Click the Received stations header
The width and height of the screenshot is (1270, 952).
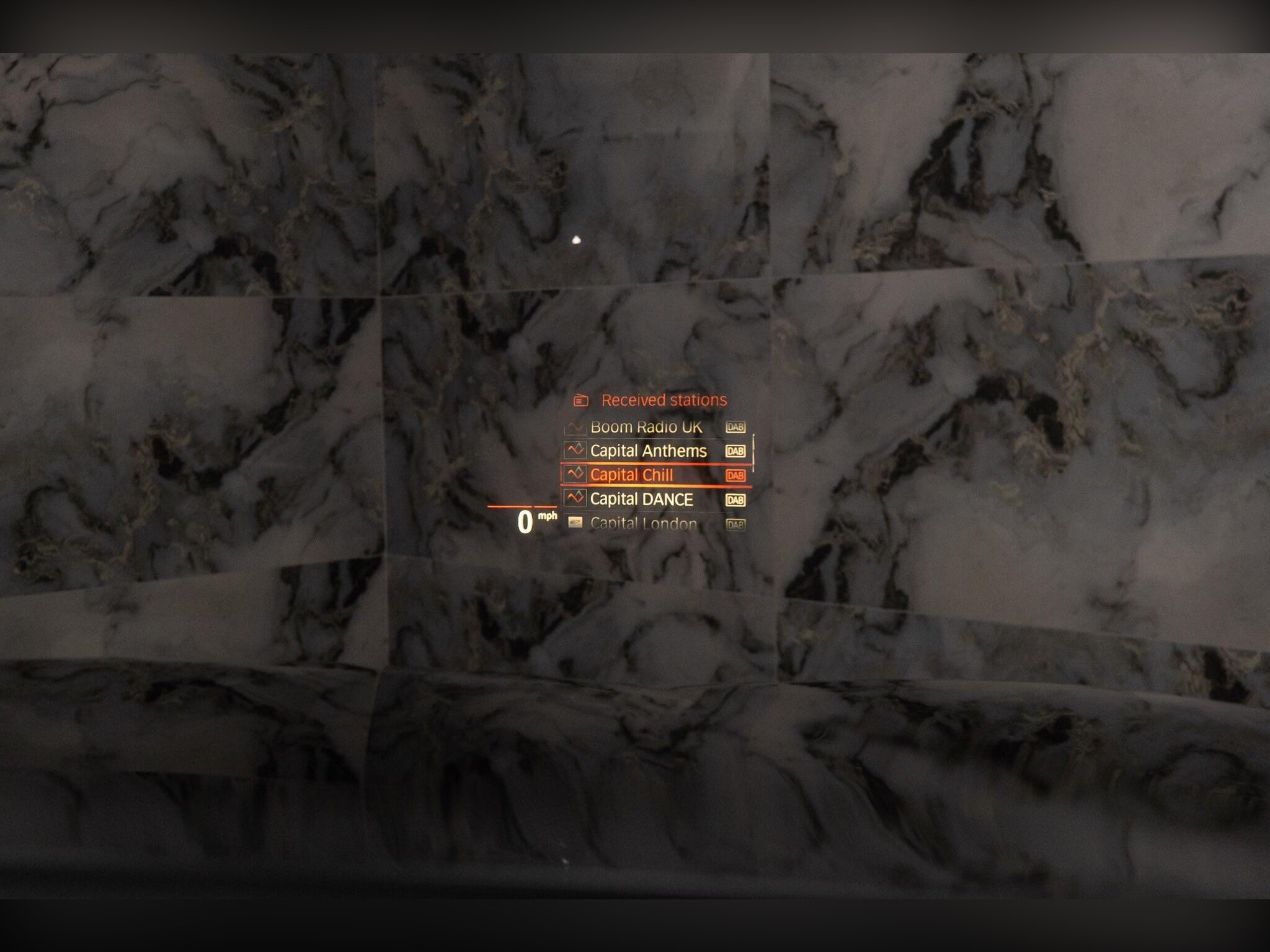tap(664, 400)
